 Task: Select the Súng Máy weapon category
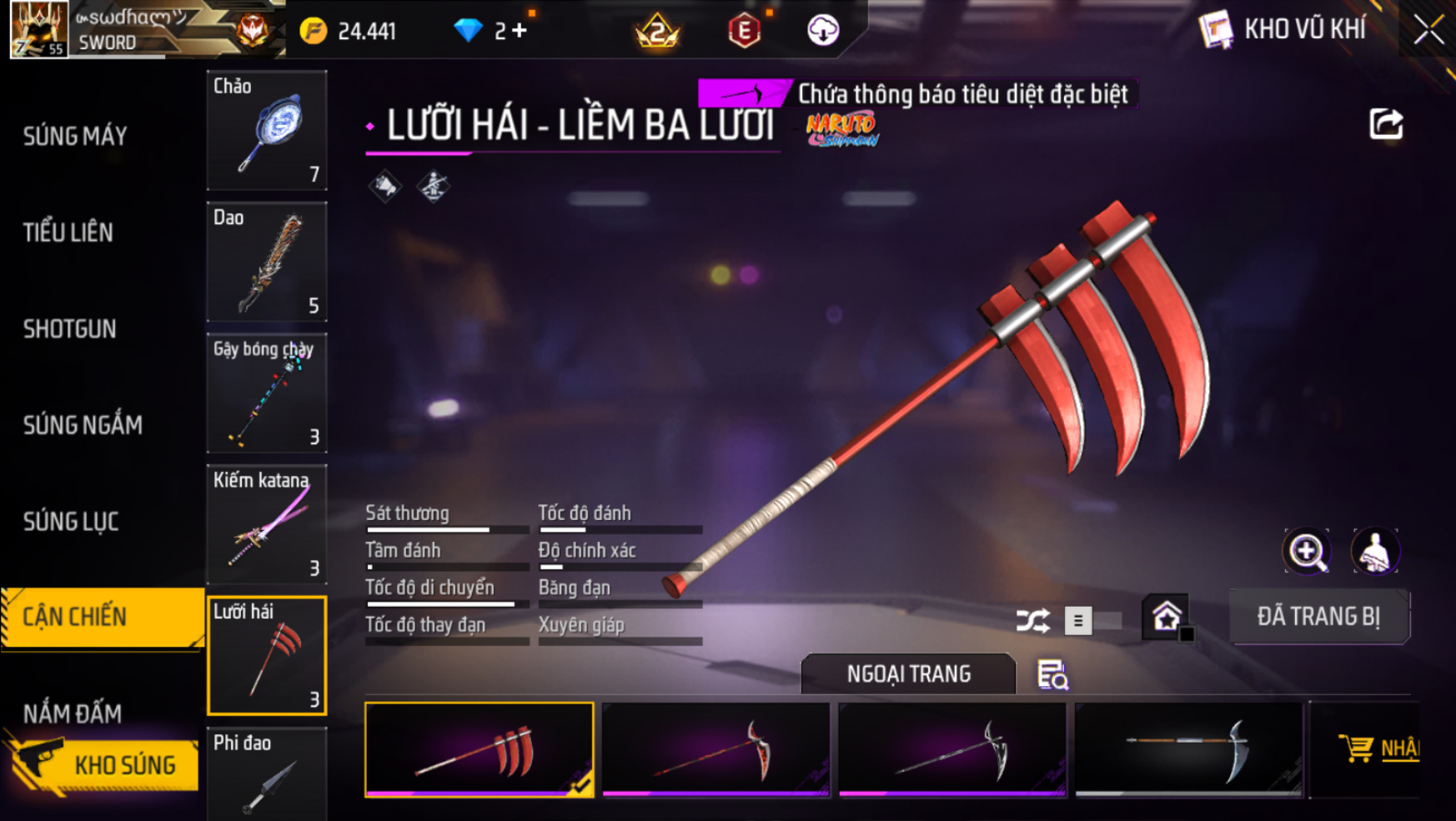[x=75, y=136]
